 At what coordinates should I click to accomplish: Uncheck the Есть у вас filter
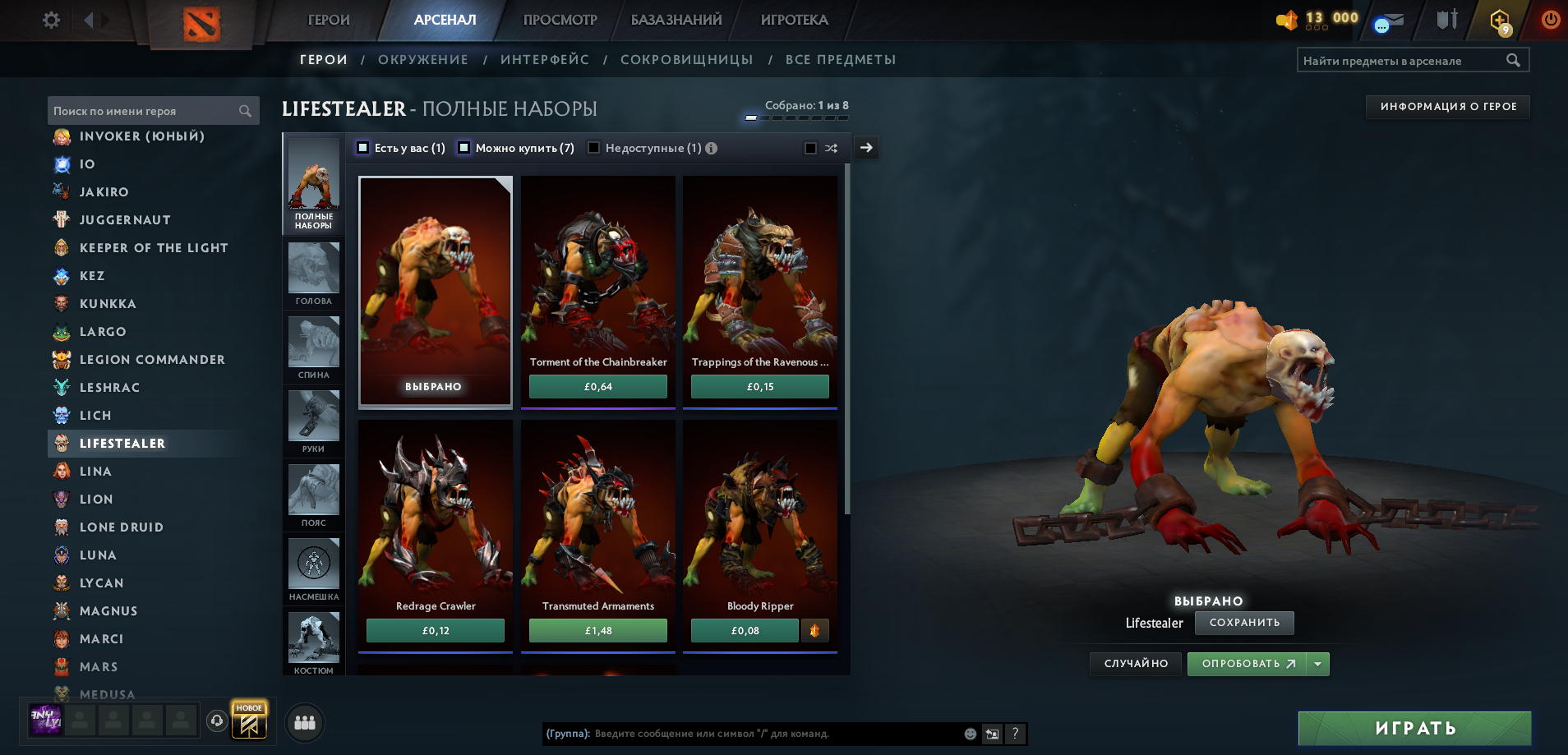tap(362, 148)
